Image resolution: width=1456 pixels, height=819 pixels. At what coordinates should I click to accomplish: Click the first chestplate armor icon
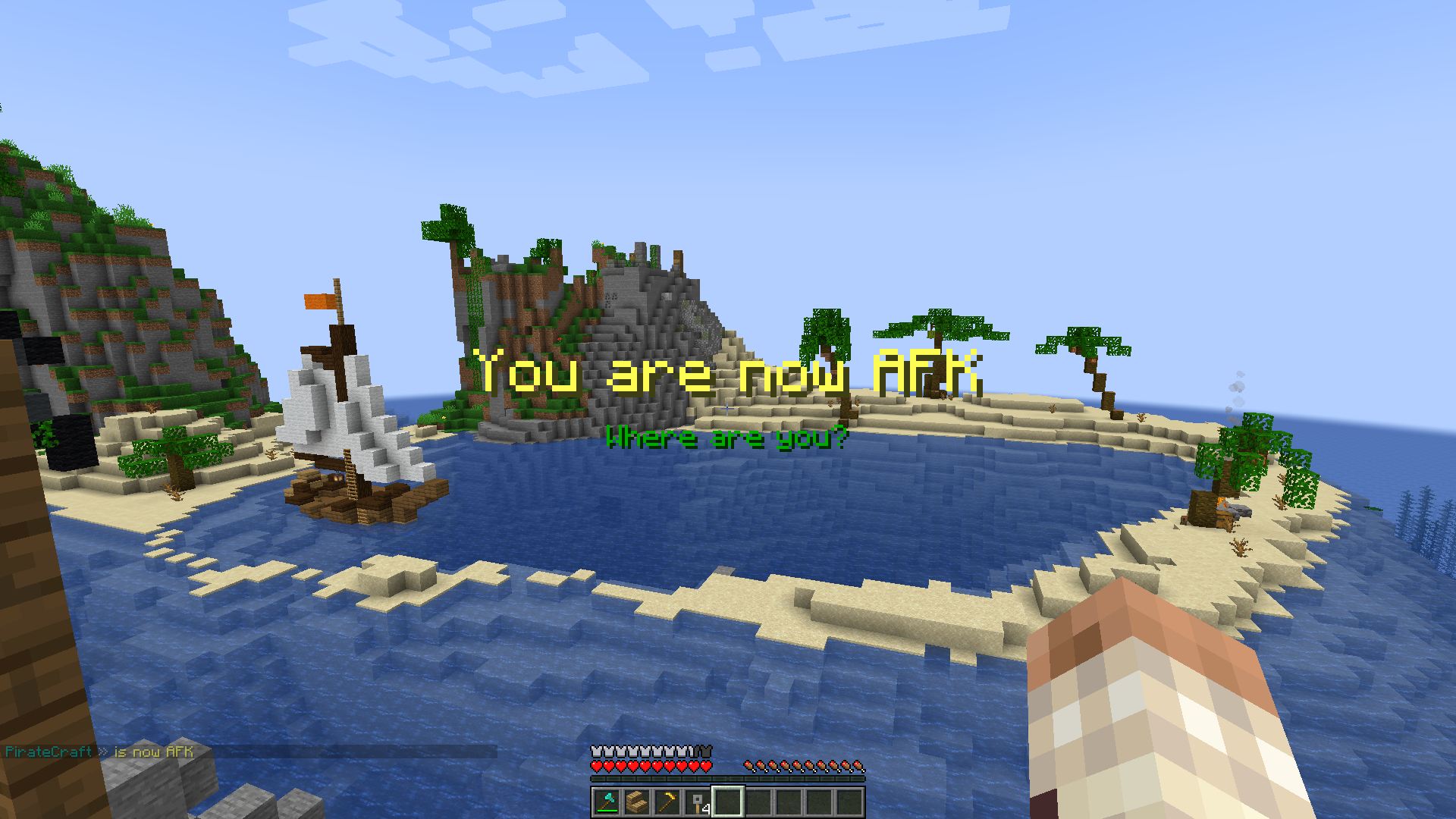click(596, 752)
